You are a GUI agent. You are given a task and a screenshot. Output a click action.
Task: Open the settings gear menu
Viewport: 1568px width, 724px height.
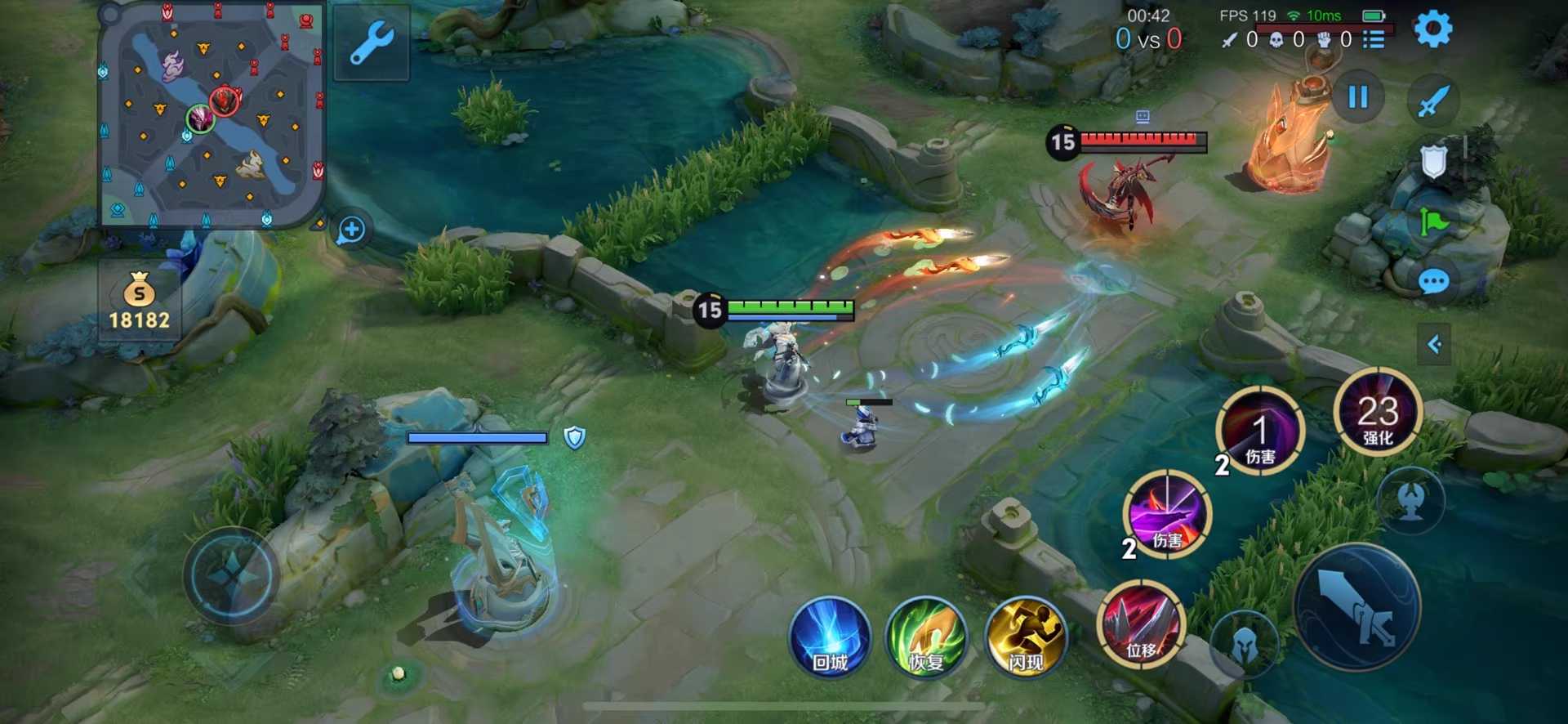coord(1432,29)
